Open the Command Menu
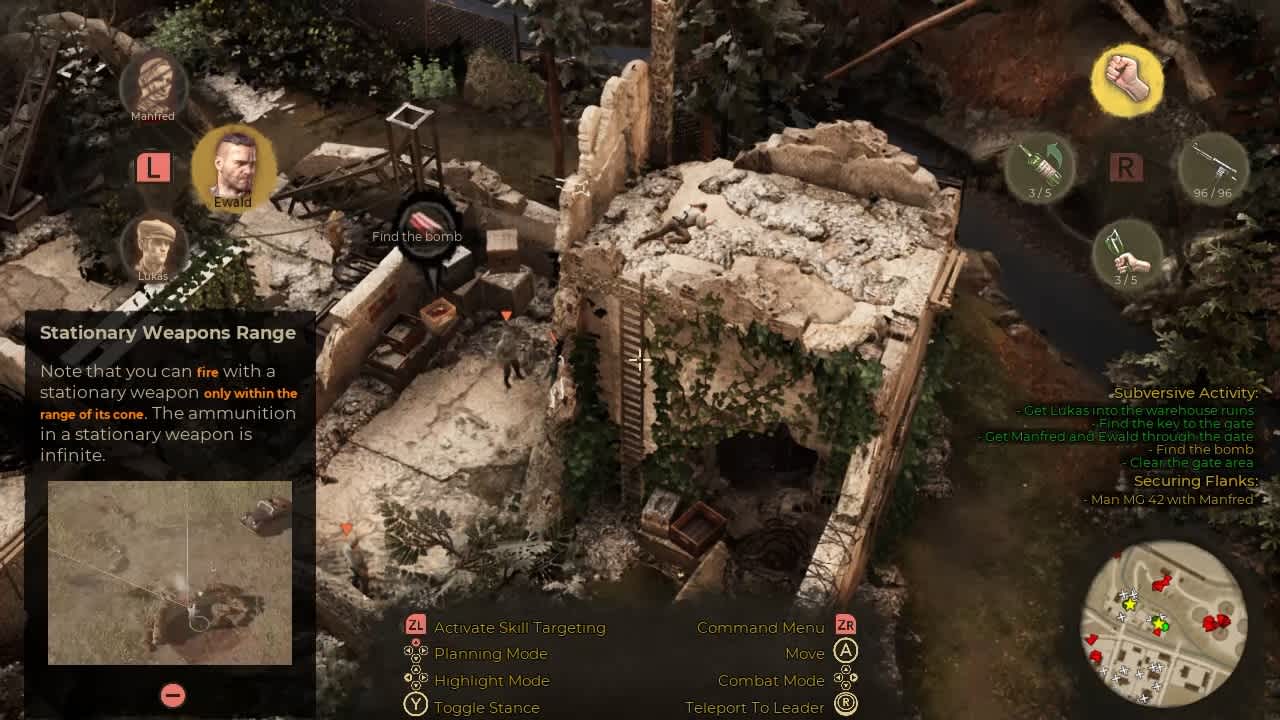1280x720 pixels. tap(846, 627)
